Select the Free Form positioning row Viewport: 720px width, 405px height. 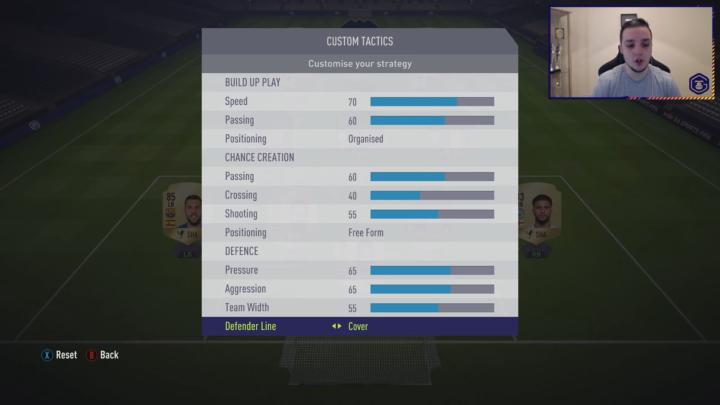(359, 233)
